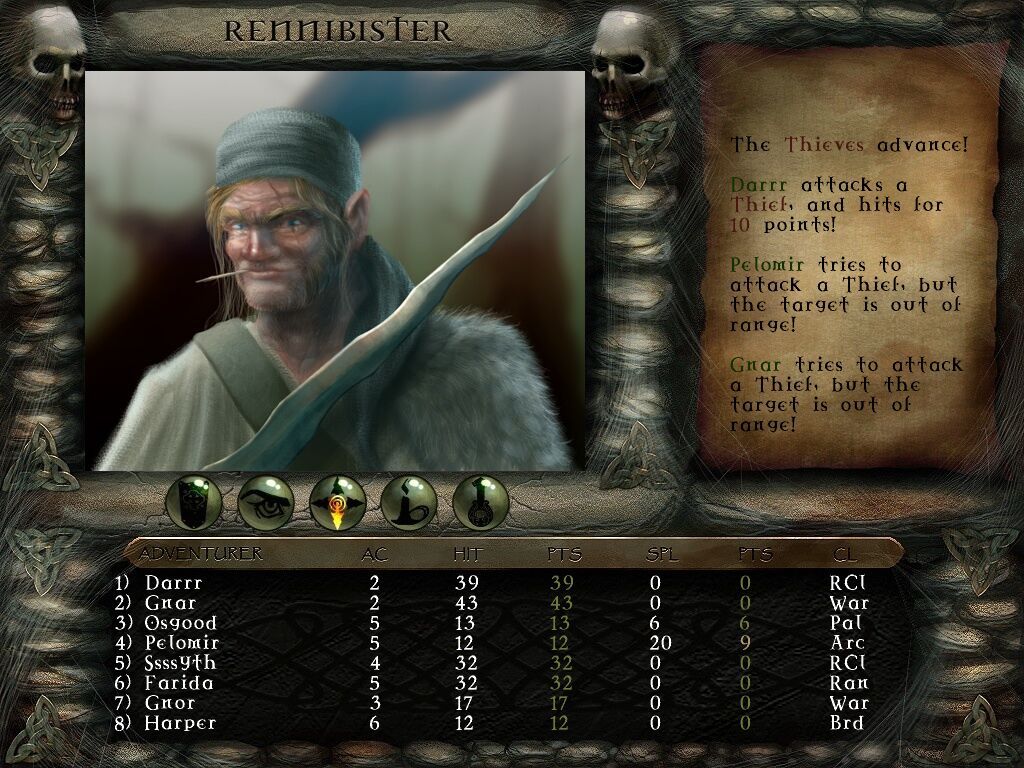Select party member Darrr in the roster
1024x768 pixels.
(173, 583)
